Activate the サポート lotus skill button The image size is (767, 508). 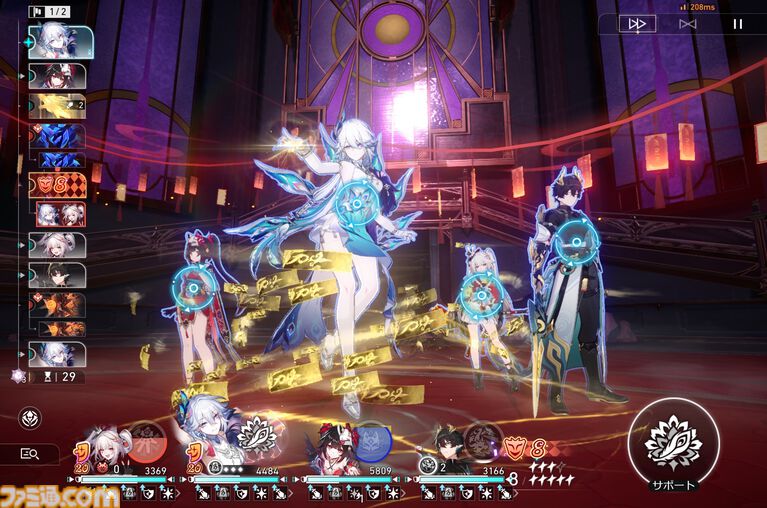click(x=673, y=441)
